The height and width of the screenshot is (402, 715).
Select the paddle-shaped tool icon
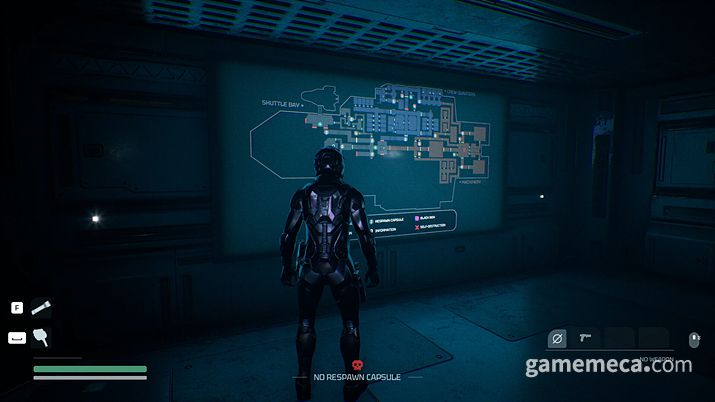(41, 337)
